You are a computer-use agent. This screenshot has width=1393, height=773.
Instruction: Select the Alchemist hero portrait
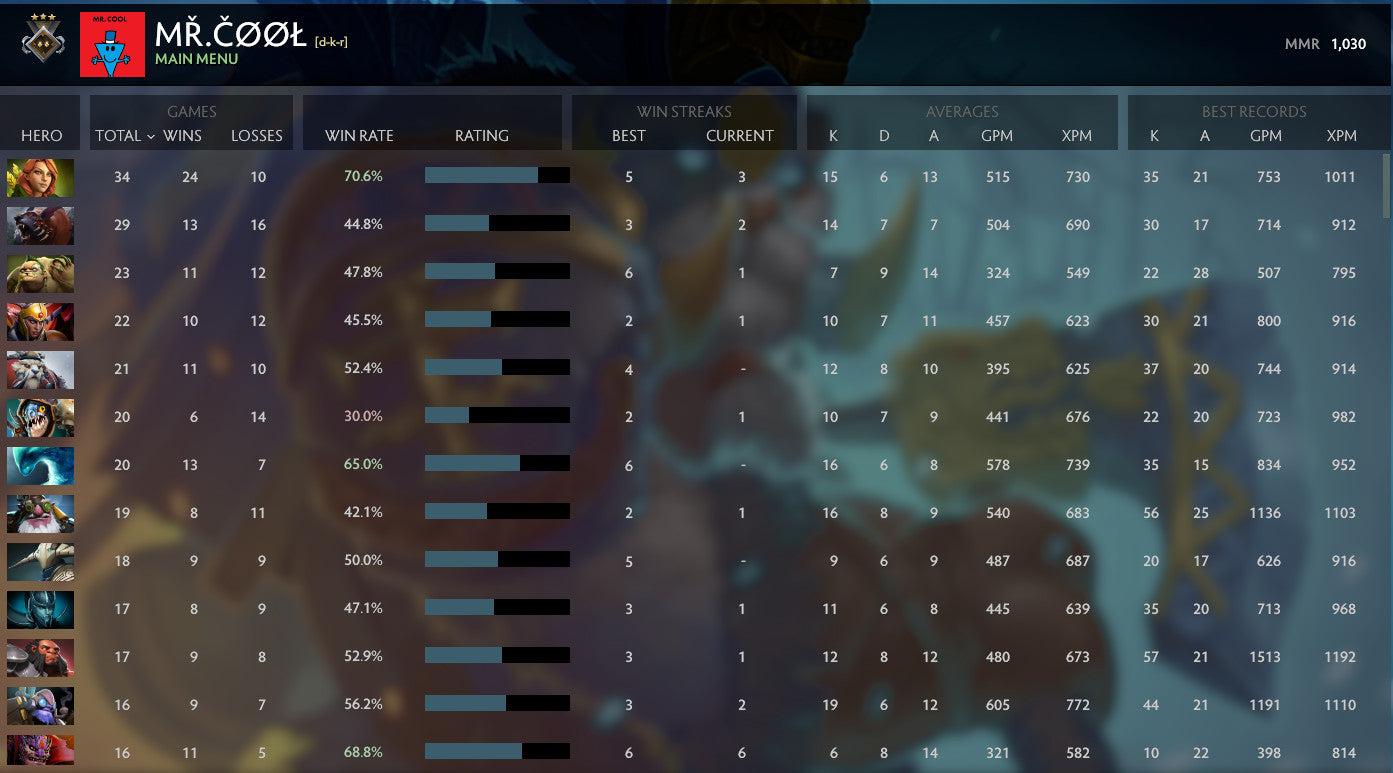tap(40, 273)
